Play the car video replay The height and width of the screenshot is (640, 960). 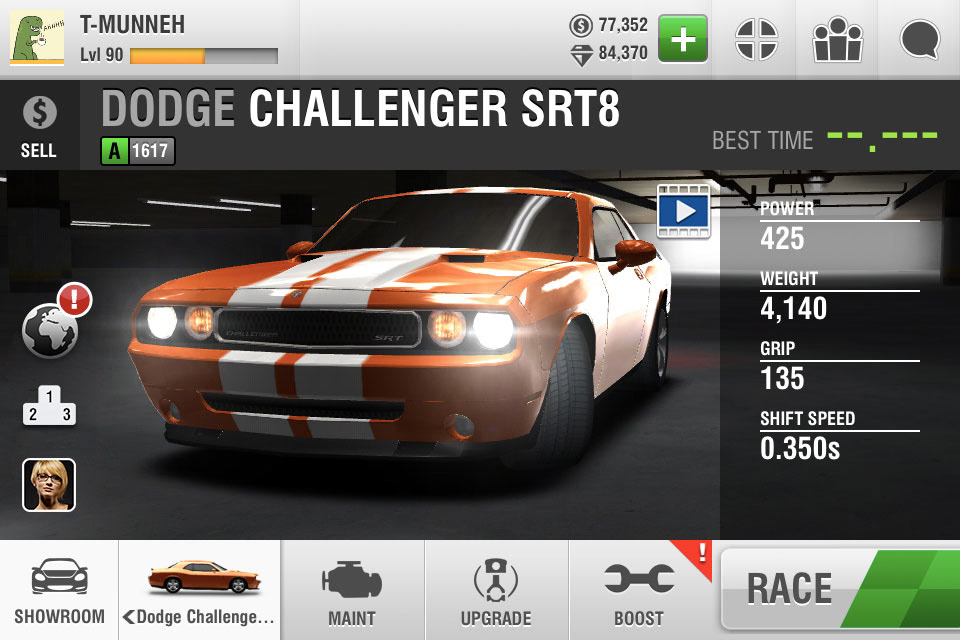[x=683, y=210]
